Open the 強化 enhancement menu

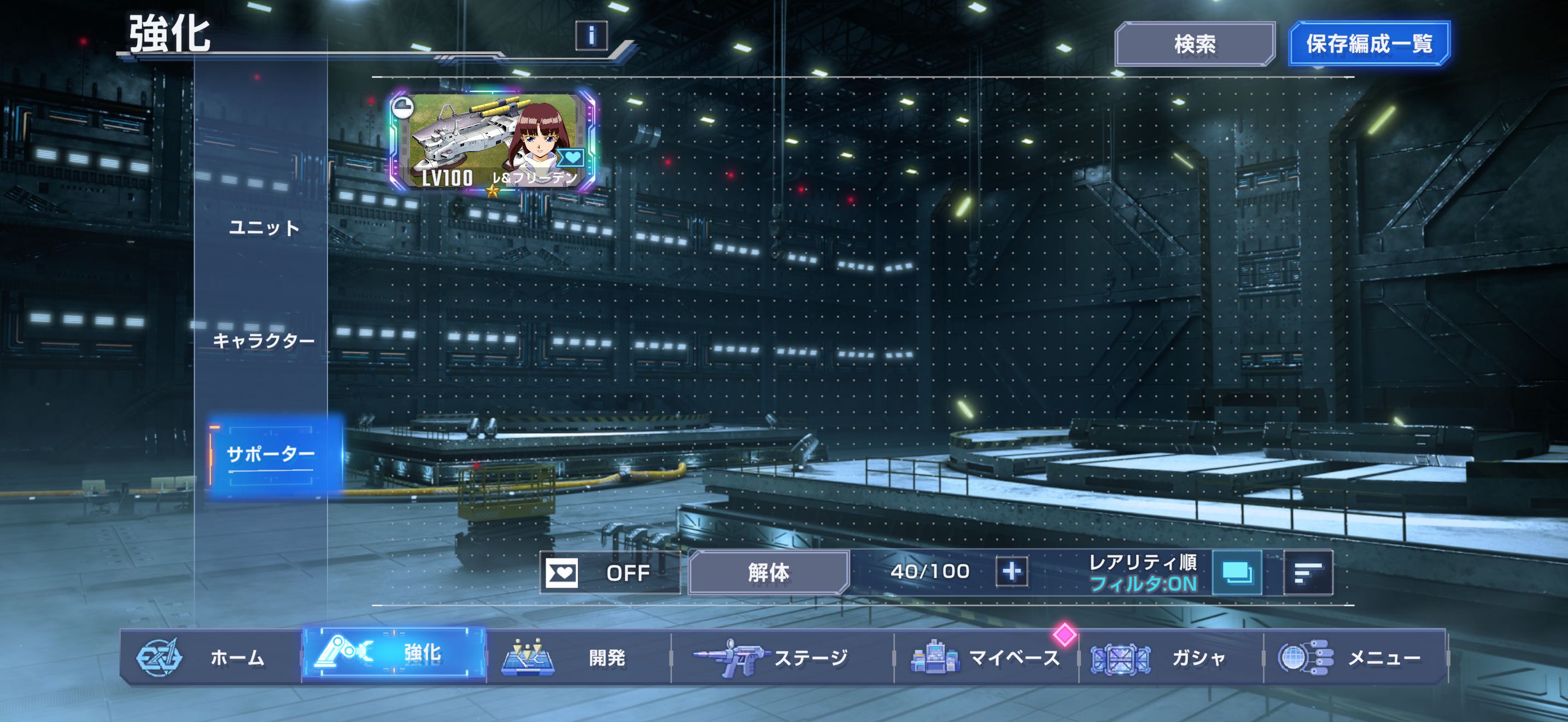point(394,654)
